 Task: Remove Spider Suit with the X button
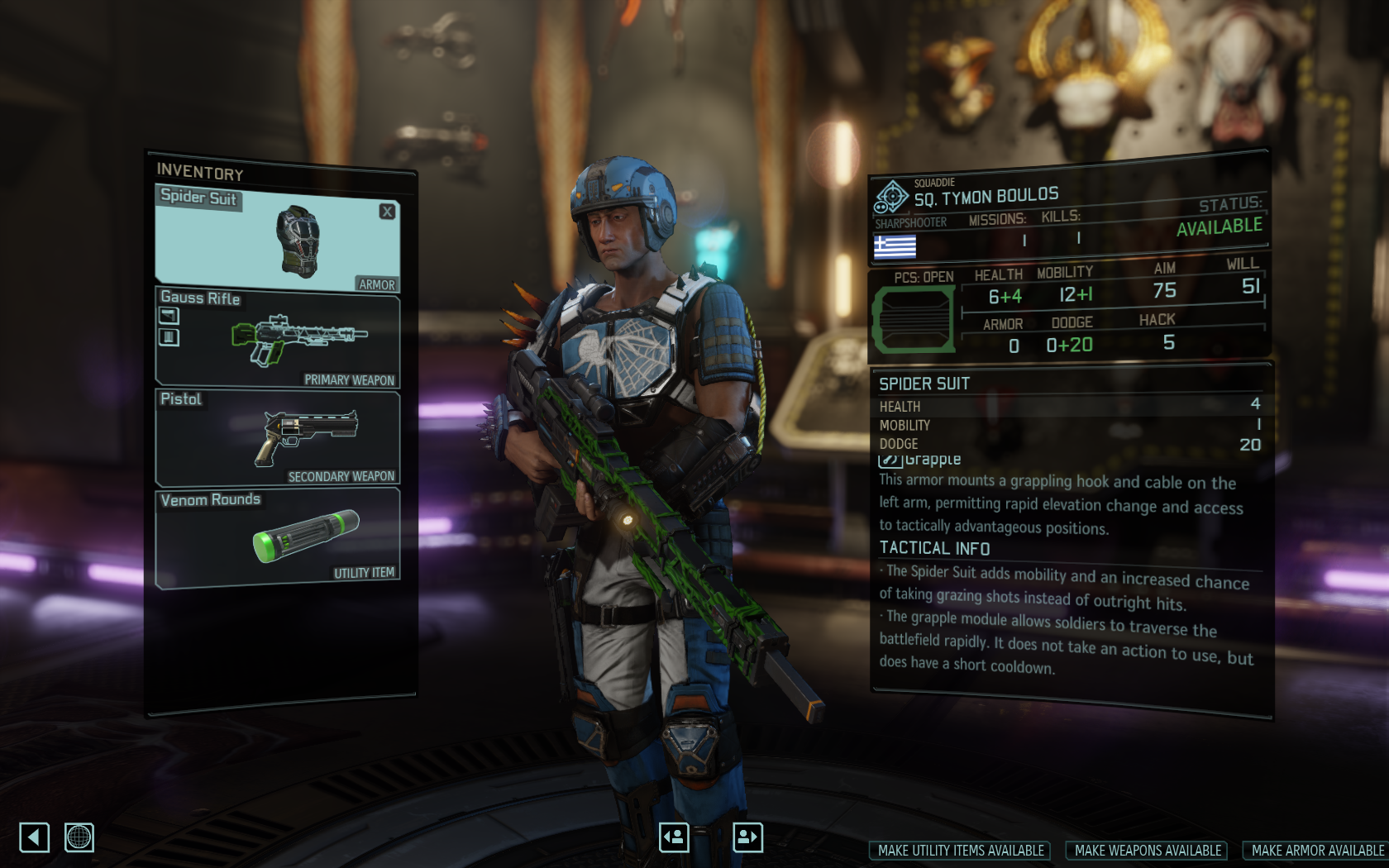click(x=387, y=212)
